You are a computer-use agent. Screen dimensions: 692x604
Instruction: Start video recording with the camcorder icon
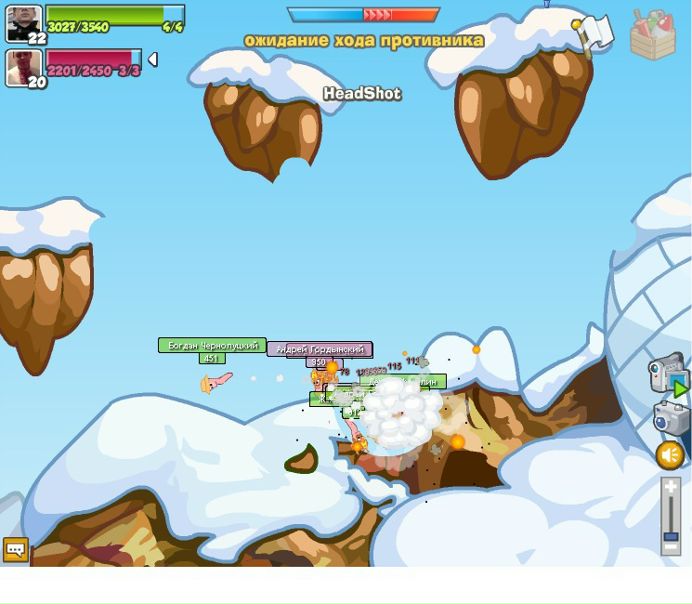click(x=667, y=374)
